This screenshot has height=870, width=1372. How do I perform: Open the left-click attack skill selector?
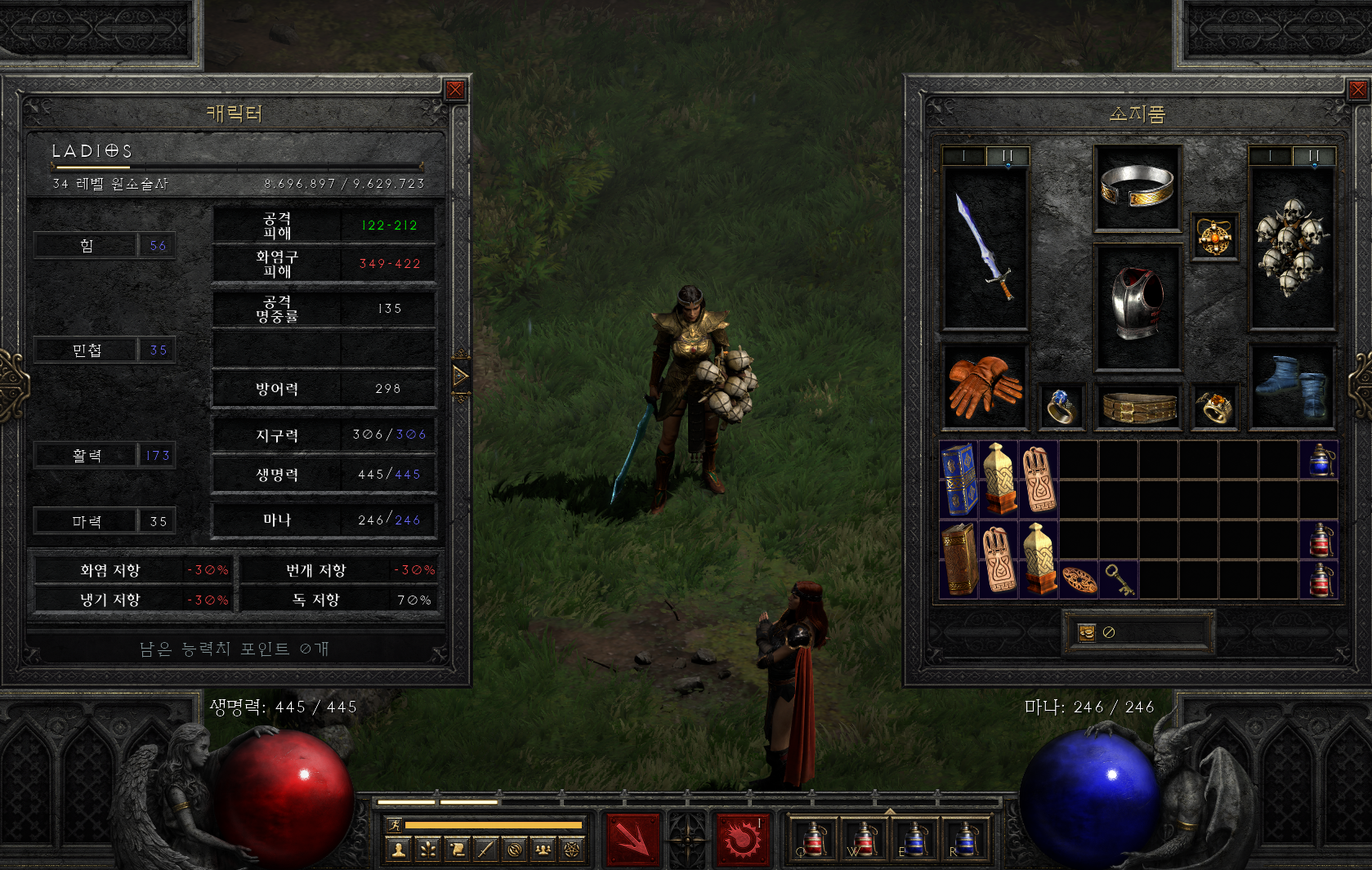point(632,839)
